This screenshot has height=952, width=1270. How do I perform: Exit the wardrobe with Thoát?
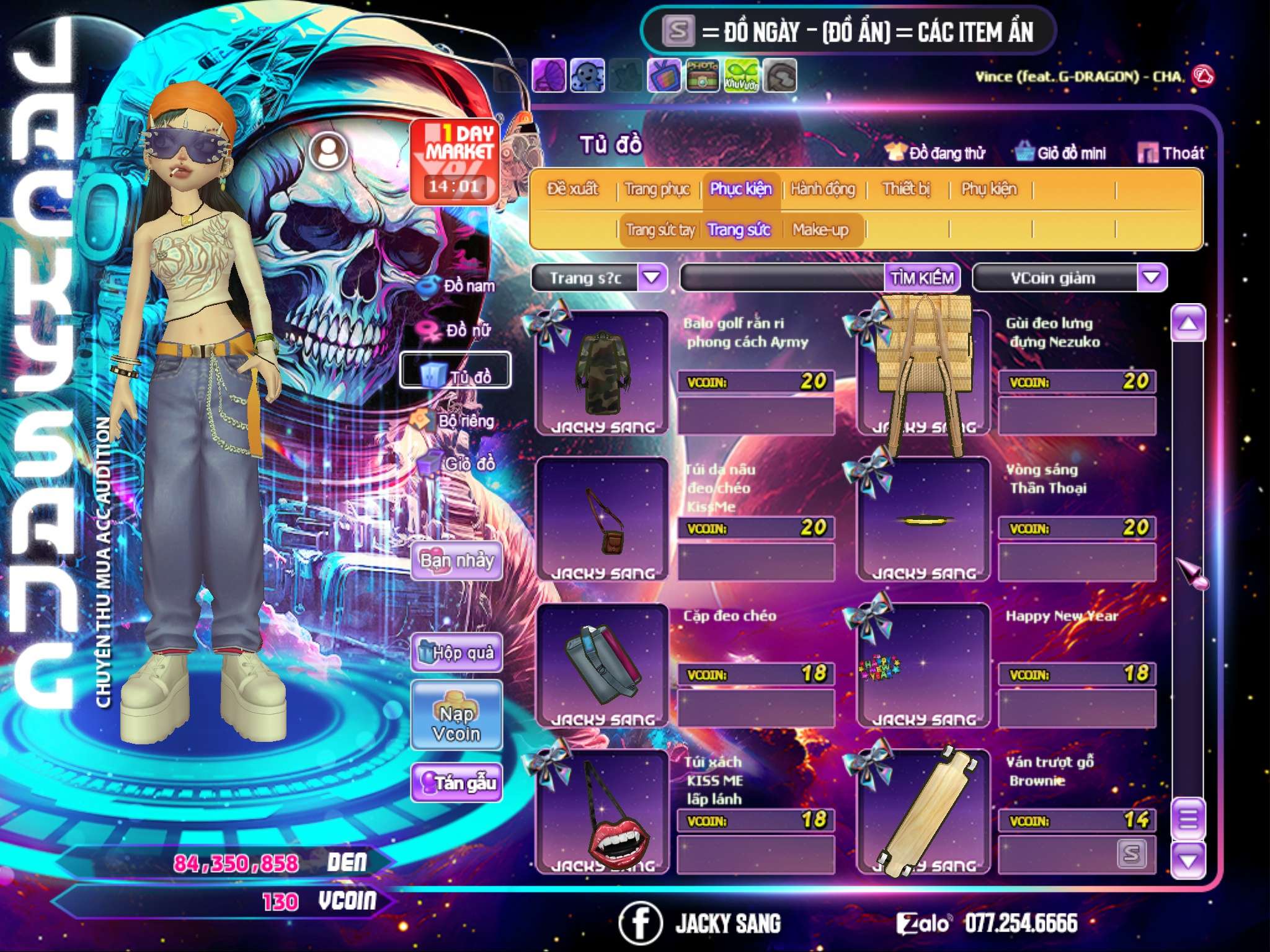coord(1171,152)
